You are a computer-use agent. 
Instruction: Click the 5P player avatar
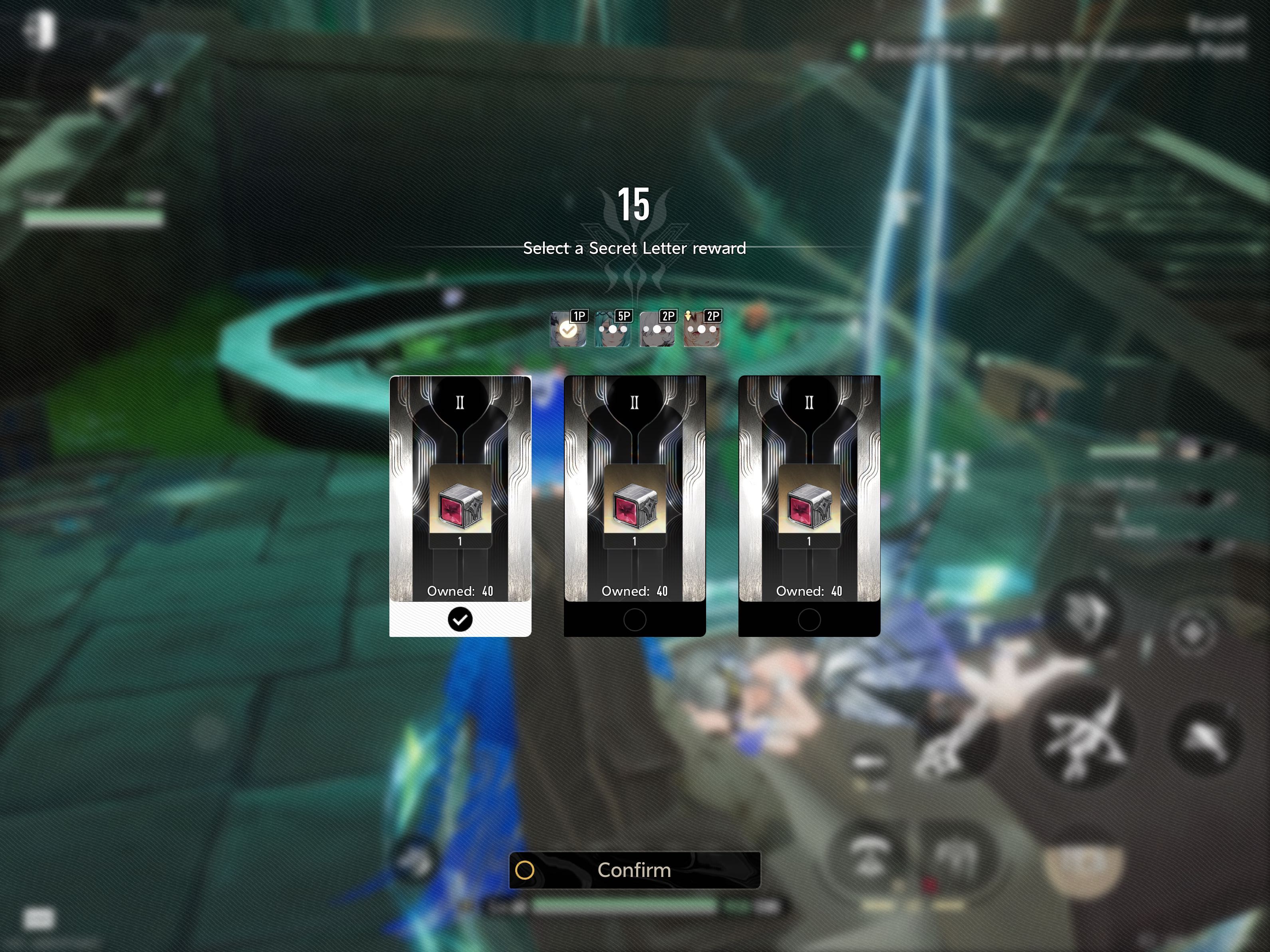click(613, 329)
